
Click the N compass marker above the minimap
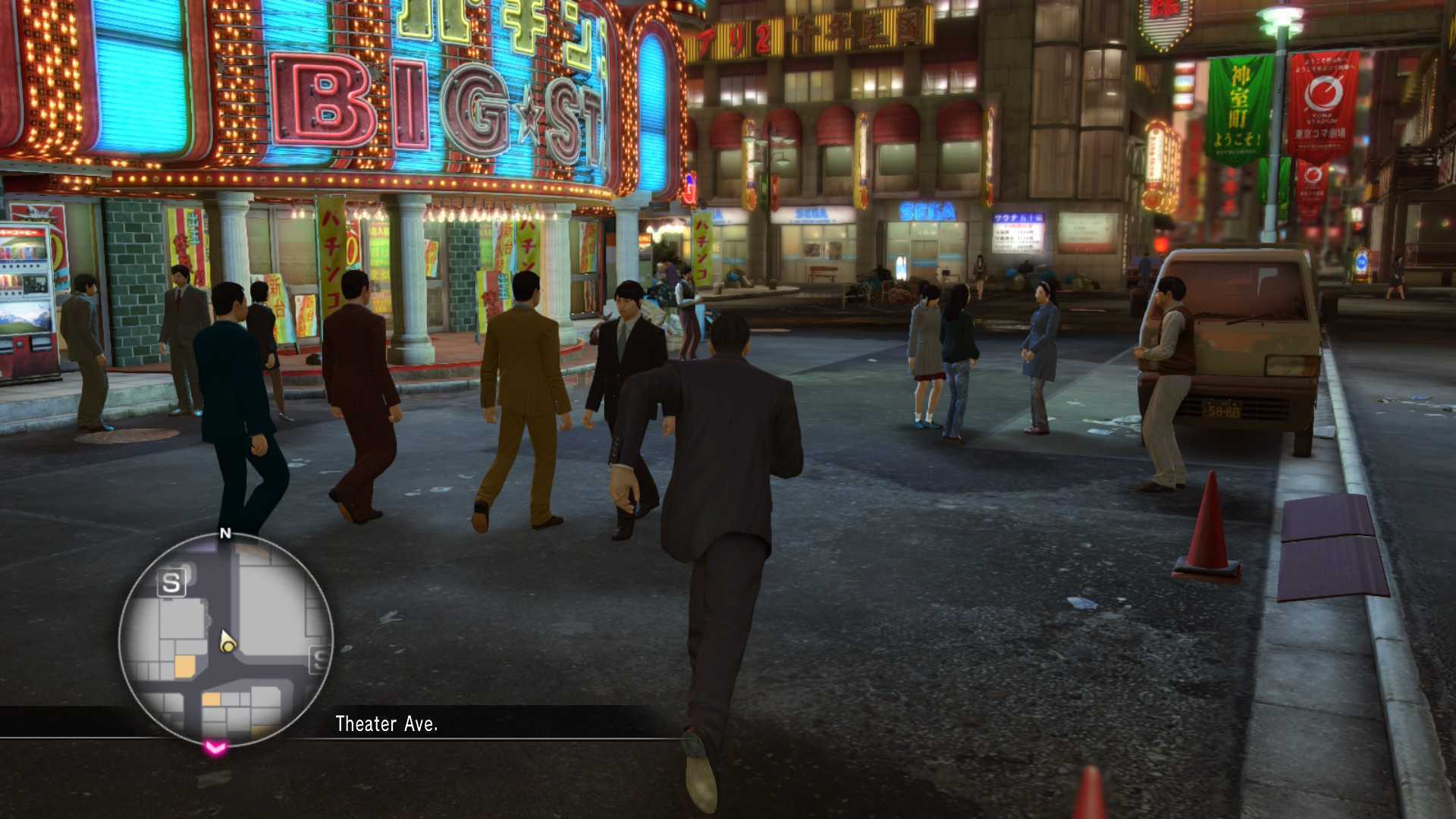(x=225, y=534)
